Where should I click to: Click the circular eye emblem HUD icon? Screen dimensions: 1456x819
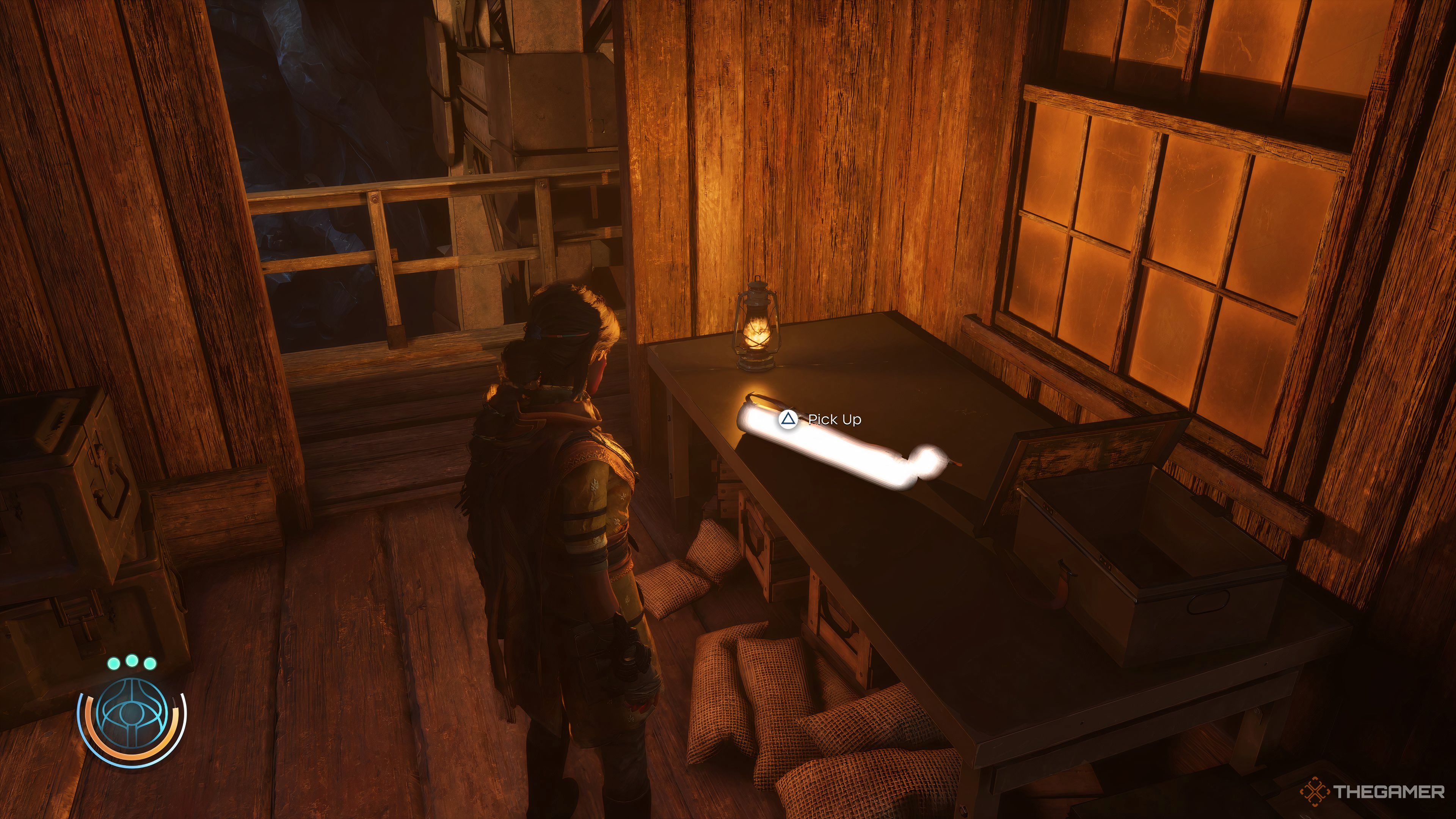(x=132, y=714)
